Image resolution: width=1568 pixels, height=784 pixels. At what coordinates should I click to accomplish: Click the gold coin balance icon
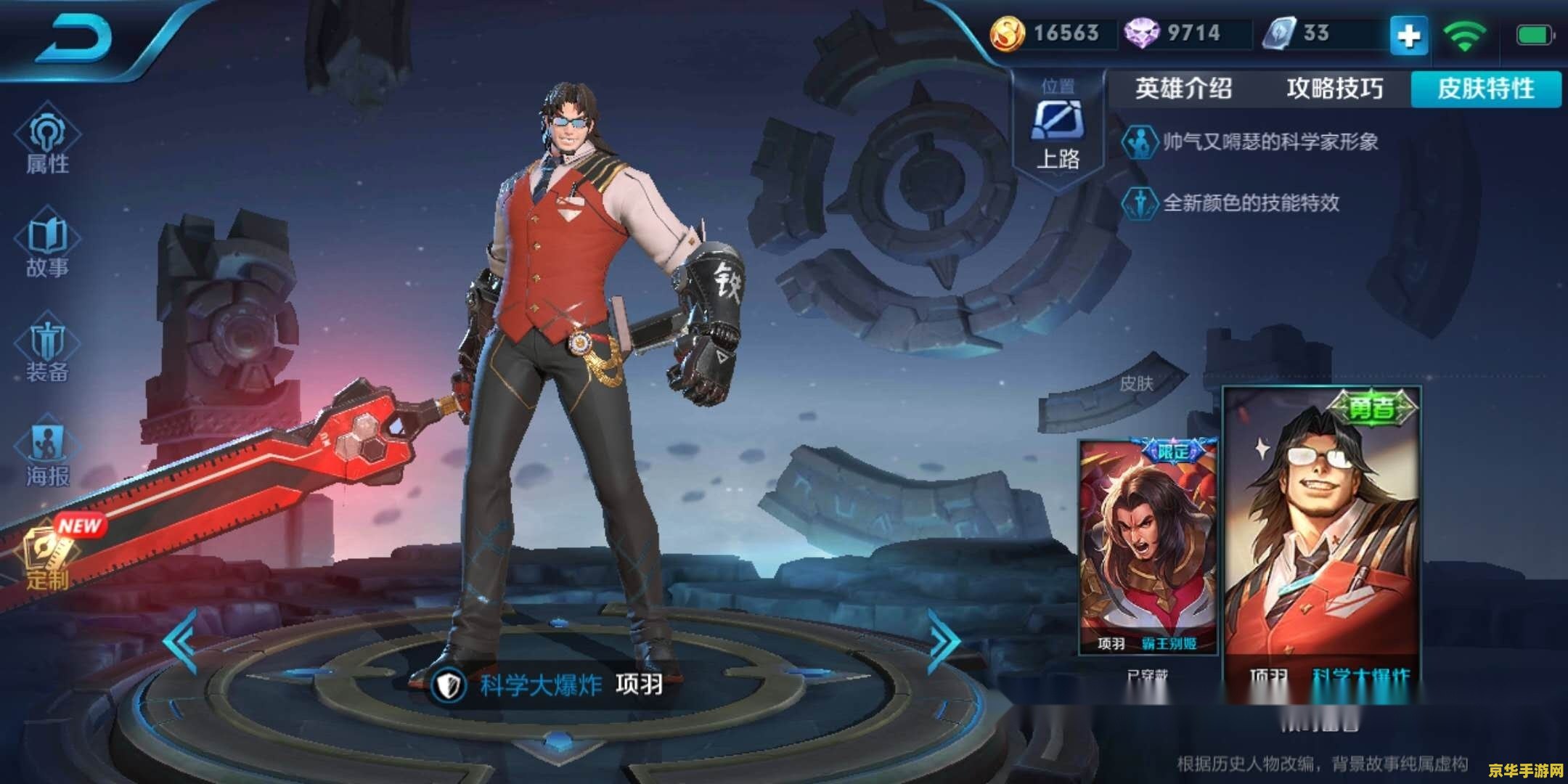click(x=1008, y=33)
